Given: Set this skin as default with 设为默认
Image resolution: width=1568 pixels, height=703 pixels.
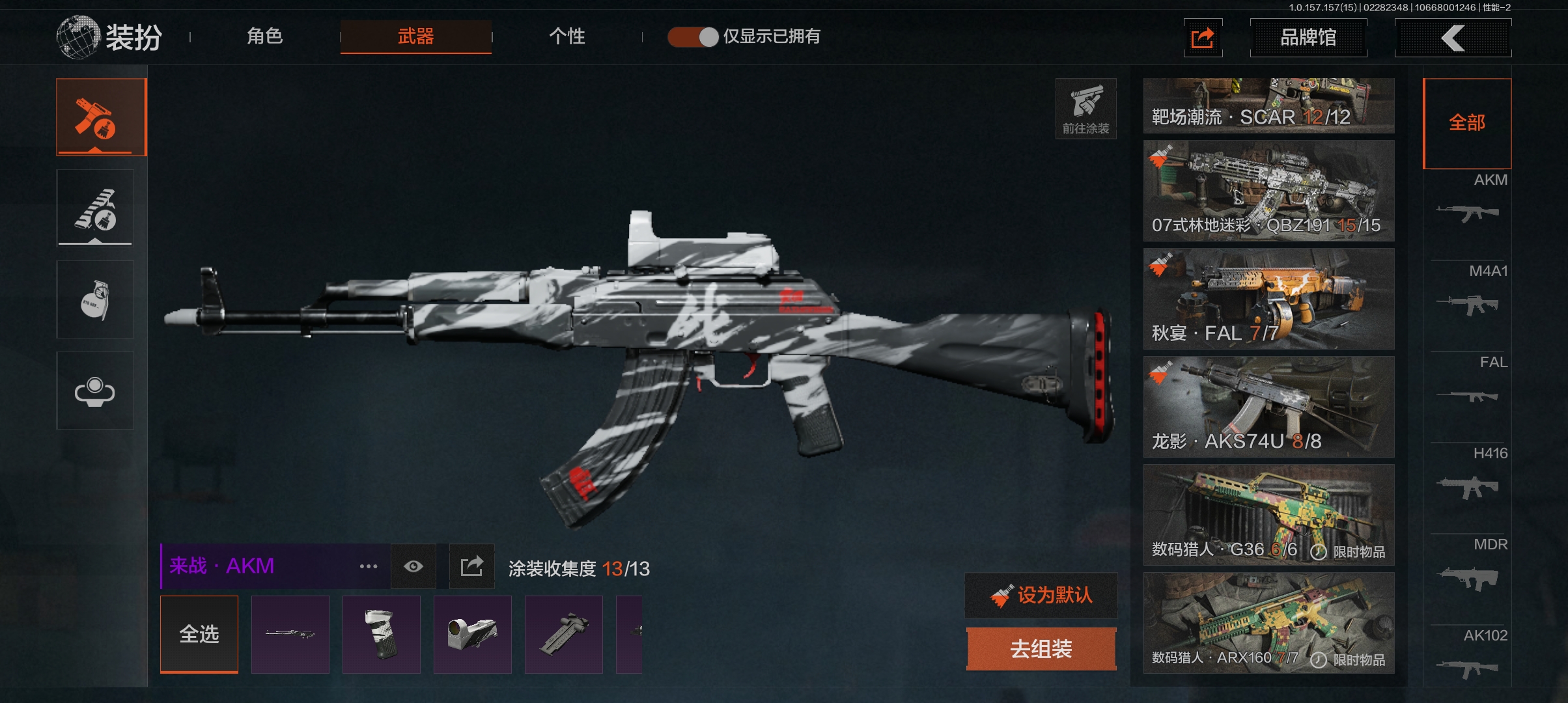Looking at the screenshot, I should coord(1041,595).
